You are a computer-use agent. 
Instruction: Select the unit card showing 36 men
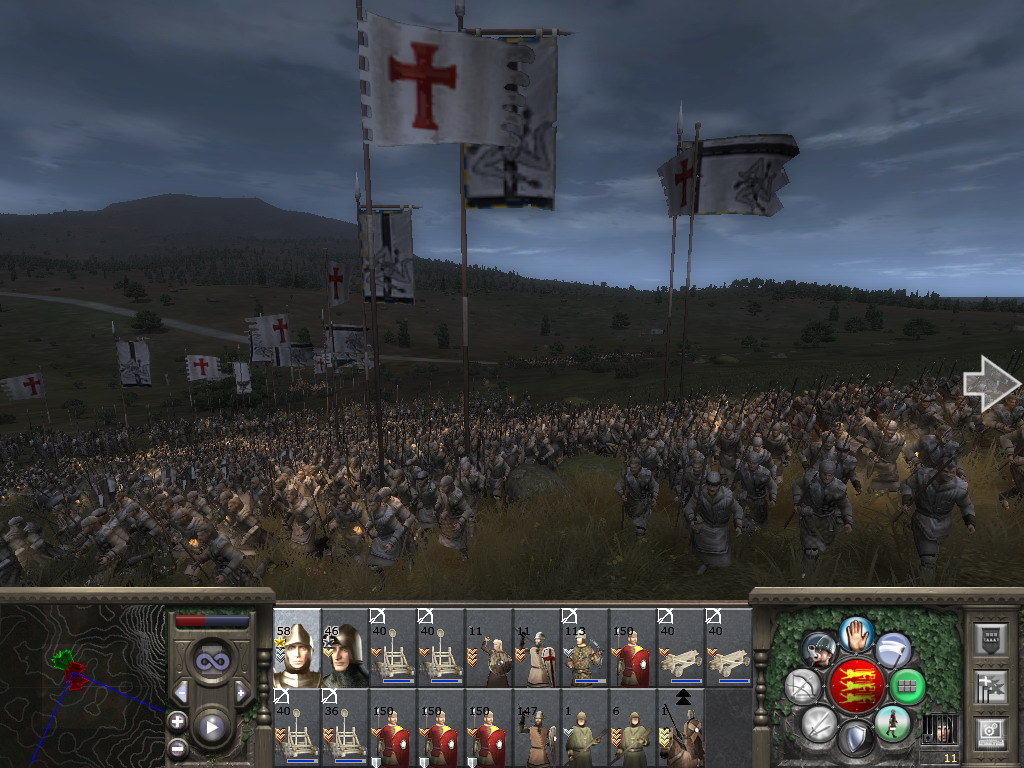click(345, 728)
